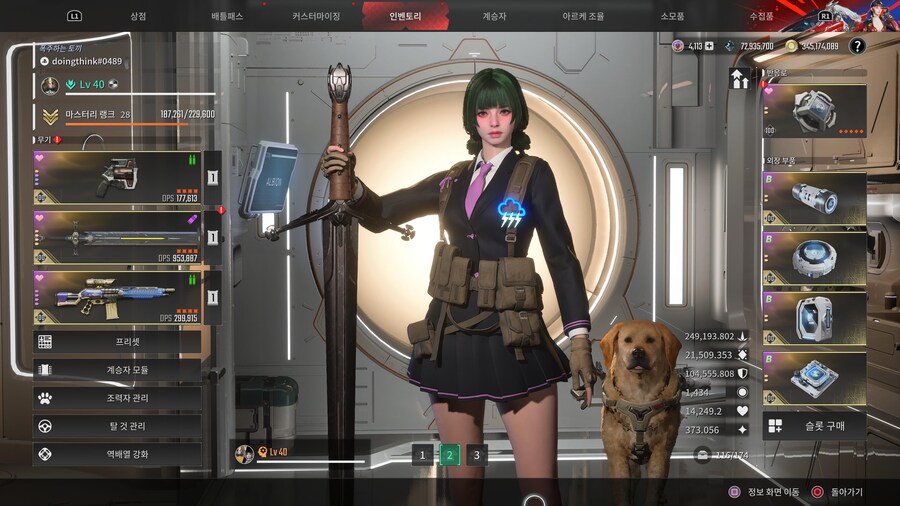This screenshot has height=506, width=900.
Task: Switch to loadout preset 1
Action: pos(422,455)
